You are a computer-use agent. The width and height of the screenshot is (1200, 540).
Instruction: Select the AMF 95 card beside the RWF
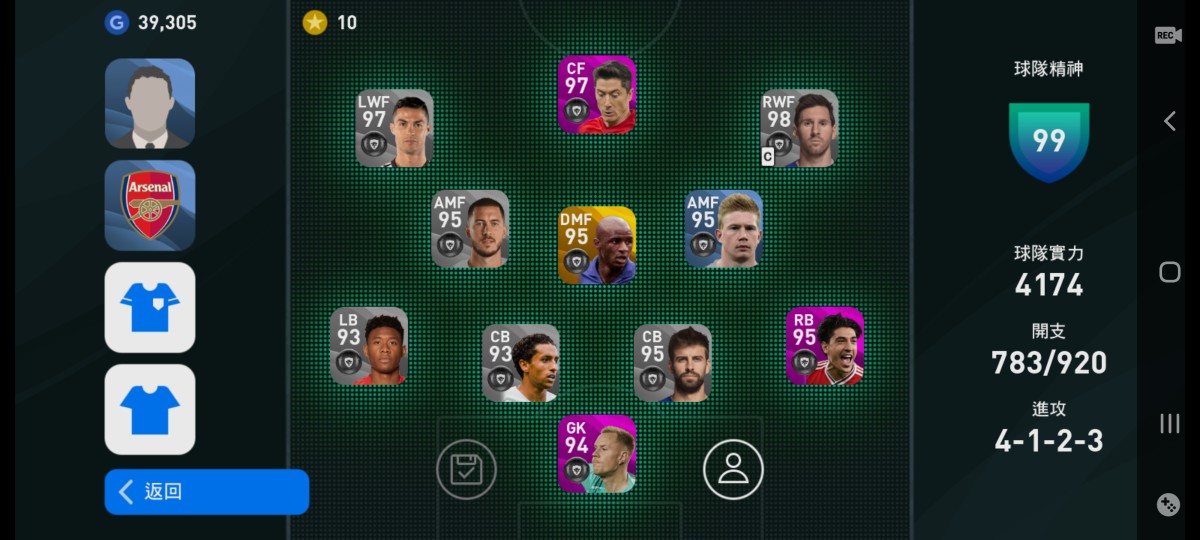[723, 229]
